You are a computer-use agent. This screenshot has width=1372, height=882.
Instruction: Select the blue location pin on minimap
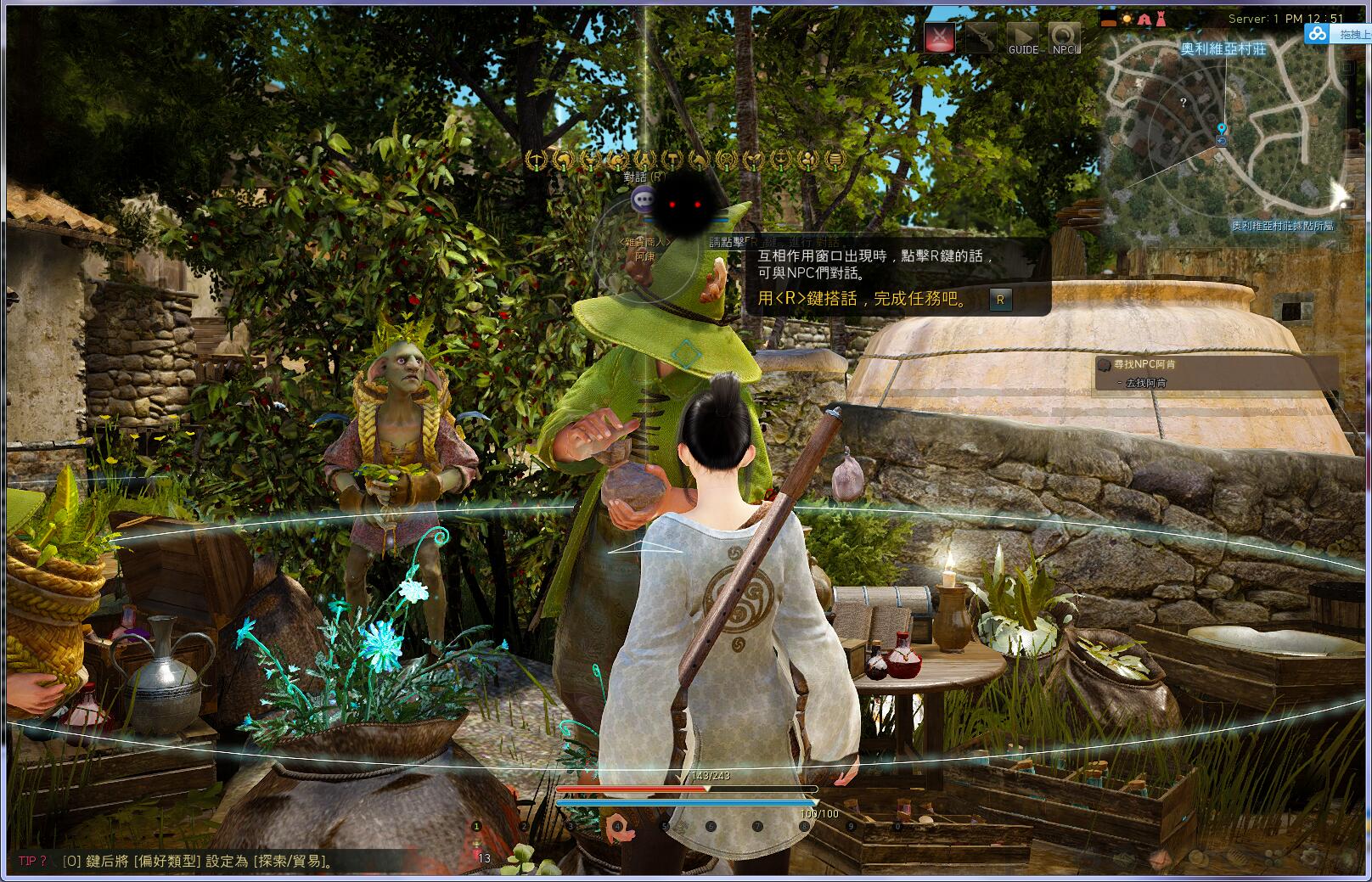click(x=1222, y=131)
